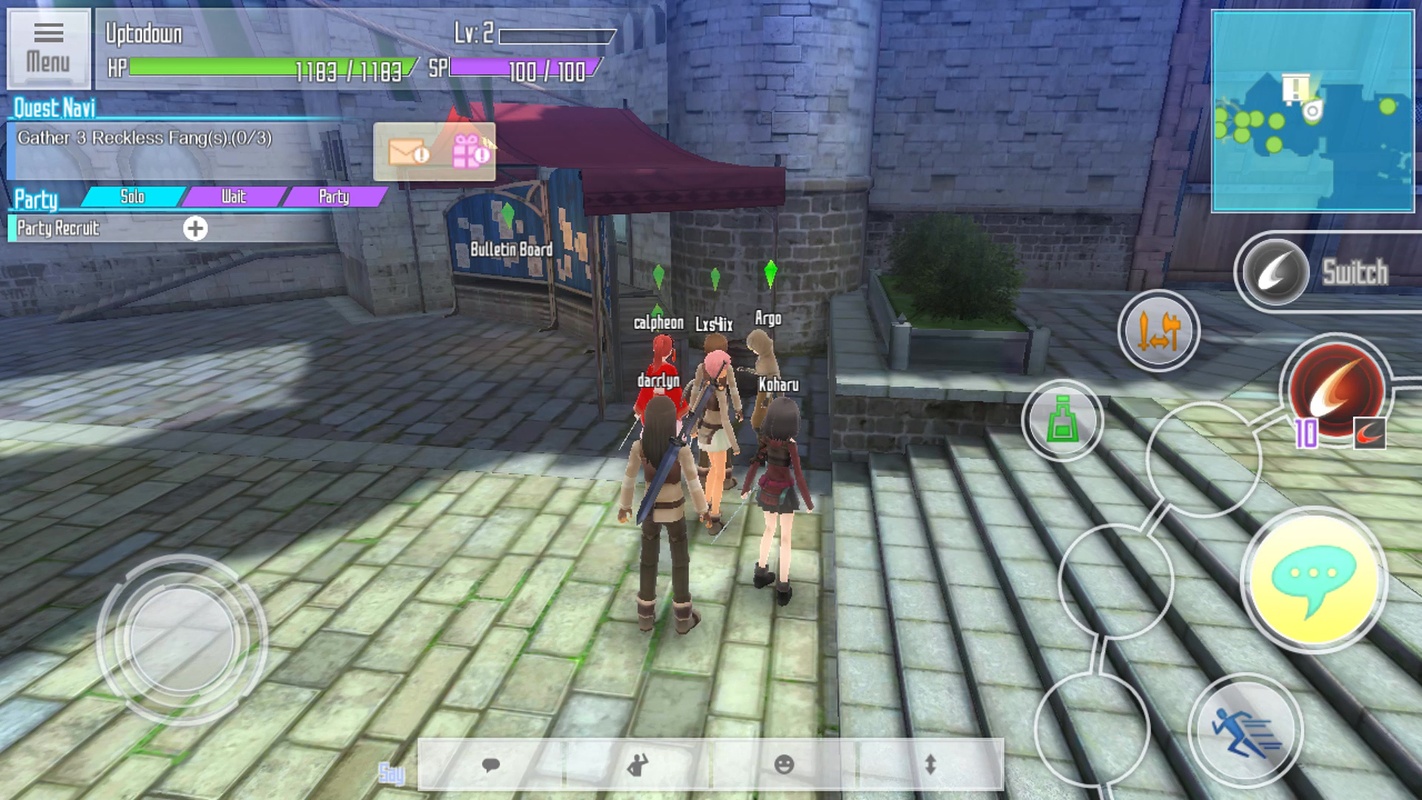Click the up-down arrow toolbar icon
1422x800 pixels.
[x=930, y=765]
